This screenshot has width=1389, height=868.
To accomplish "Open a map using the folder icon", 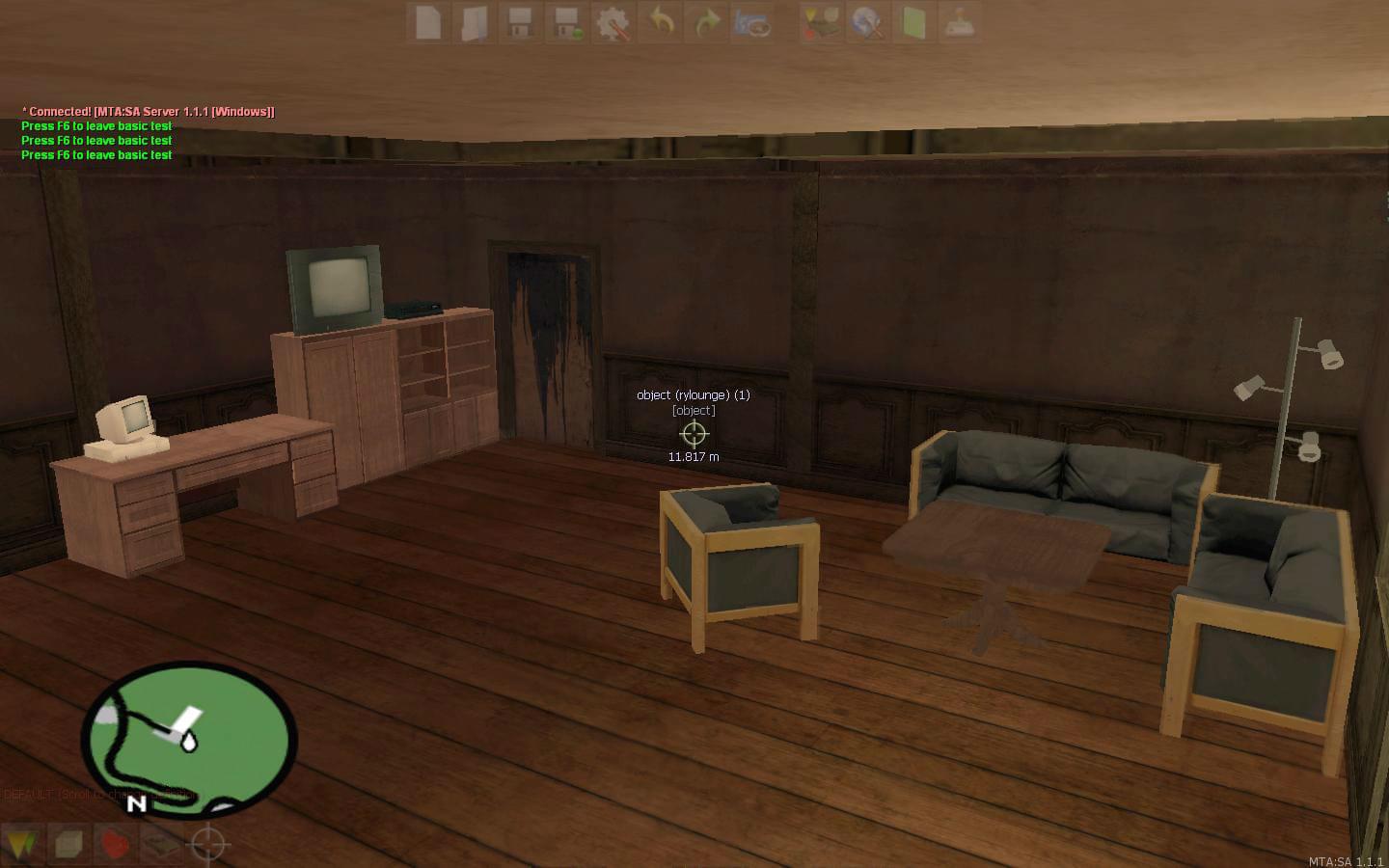I will (x=474, y=22).
